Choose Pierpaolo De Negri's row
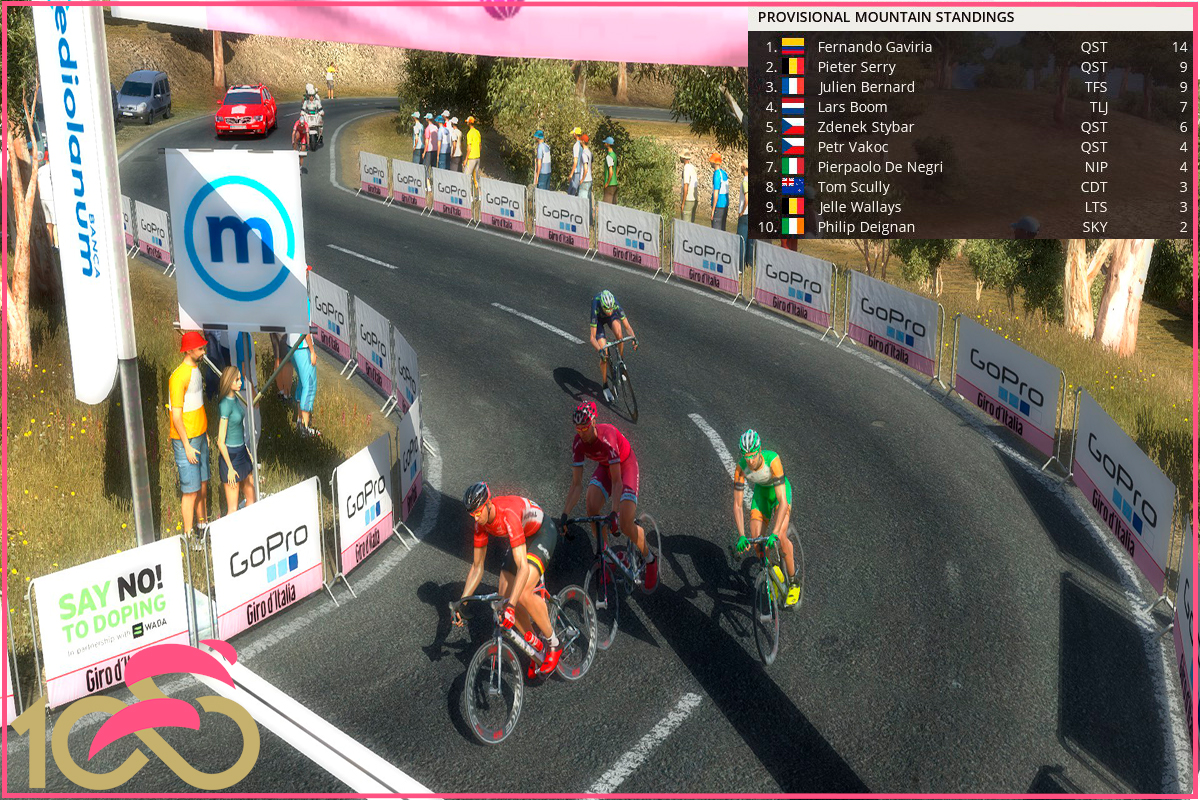 point(880,167)
